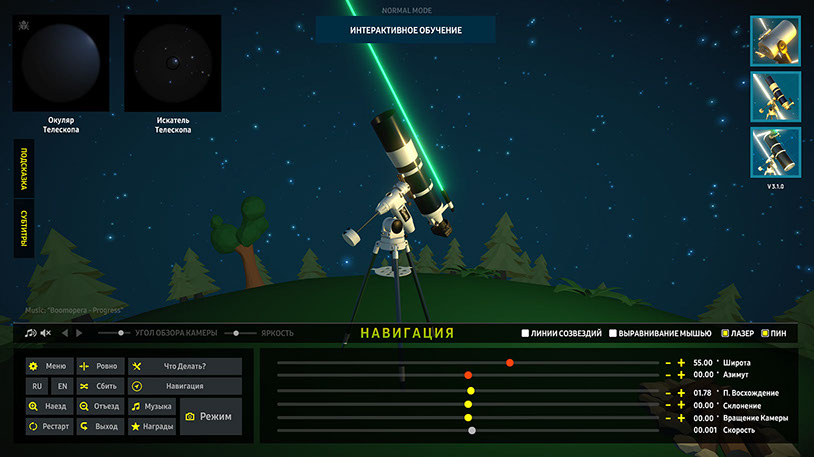814x457 pixels.
Task: Open the Награды achievements
Action: coord(151,427)
